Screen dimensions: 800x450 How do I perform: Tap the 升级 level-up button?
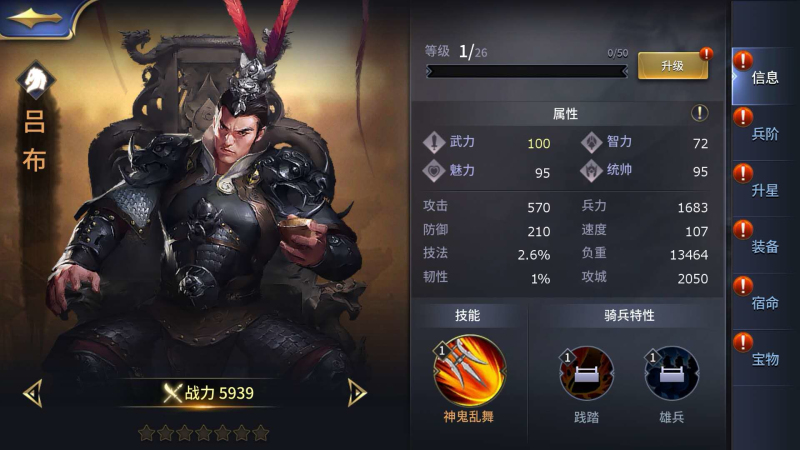click(x=672, y=66)
